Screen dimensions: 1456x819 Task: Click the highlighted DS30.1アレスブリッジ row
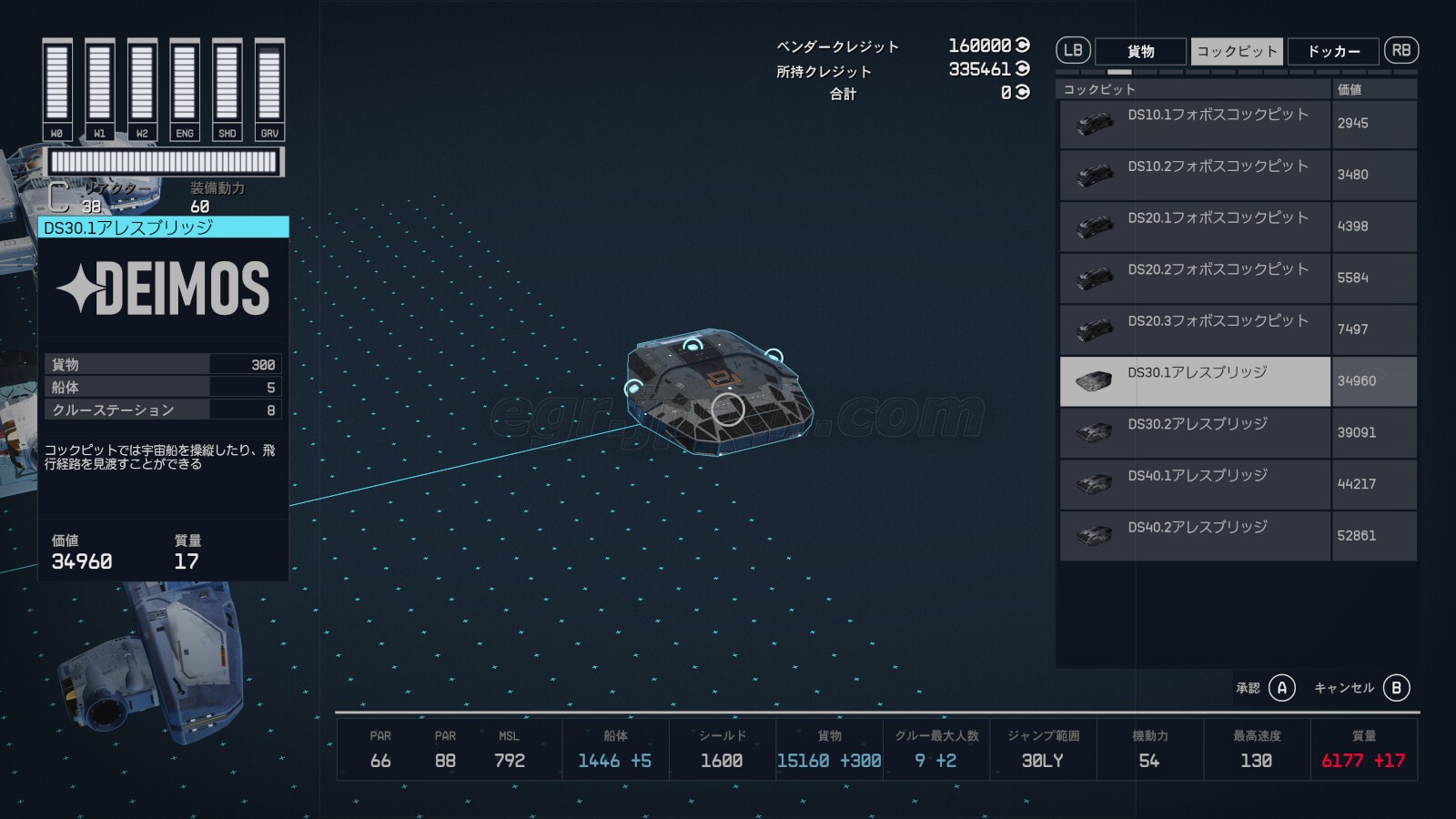1195,381
